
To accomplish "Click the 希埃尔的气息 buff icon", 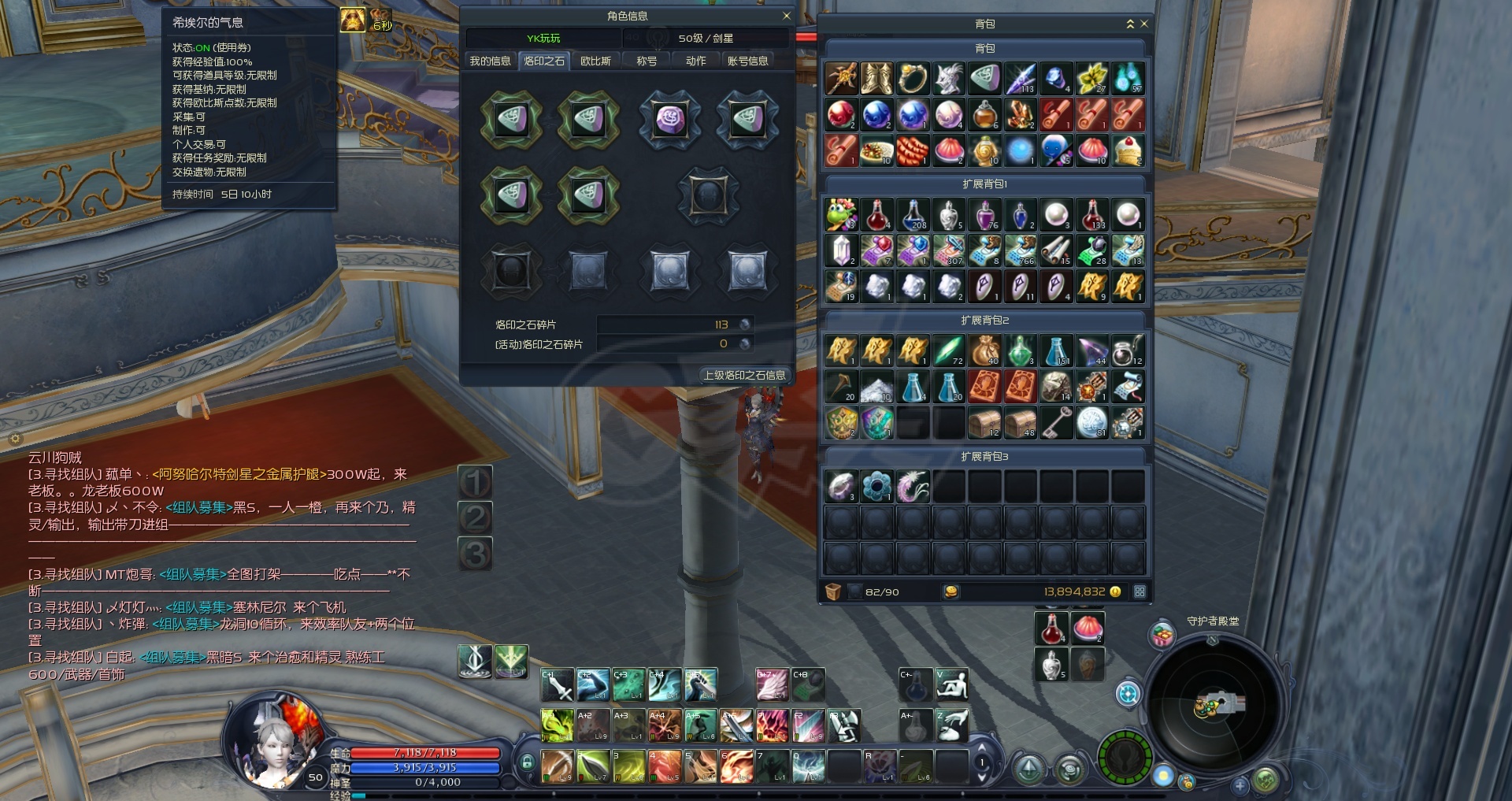I will point(352,20).
